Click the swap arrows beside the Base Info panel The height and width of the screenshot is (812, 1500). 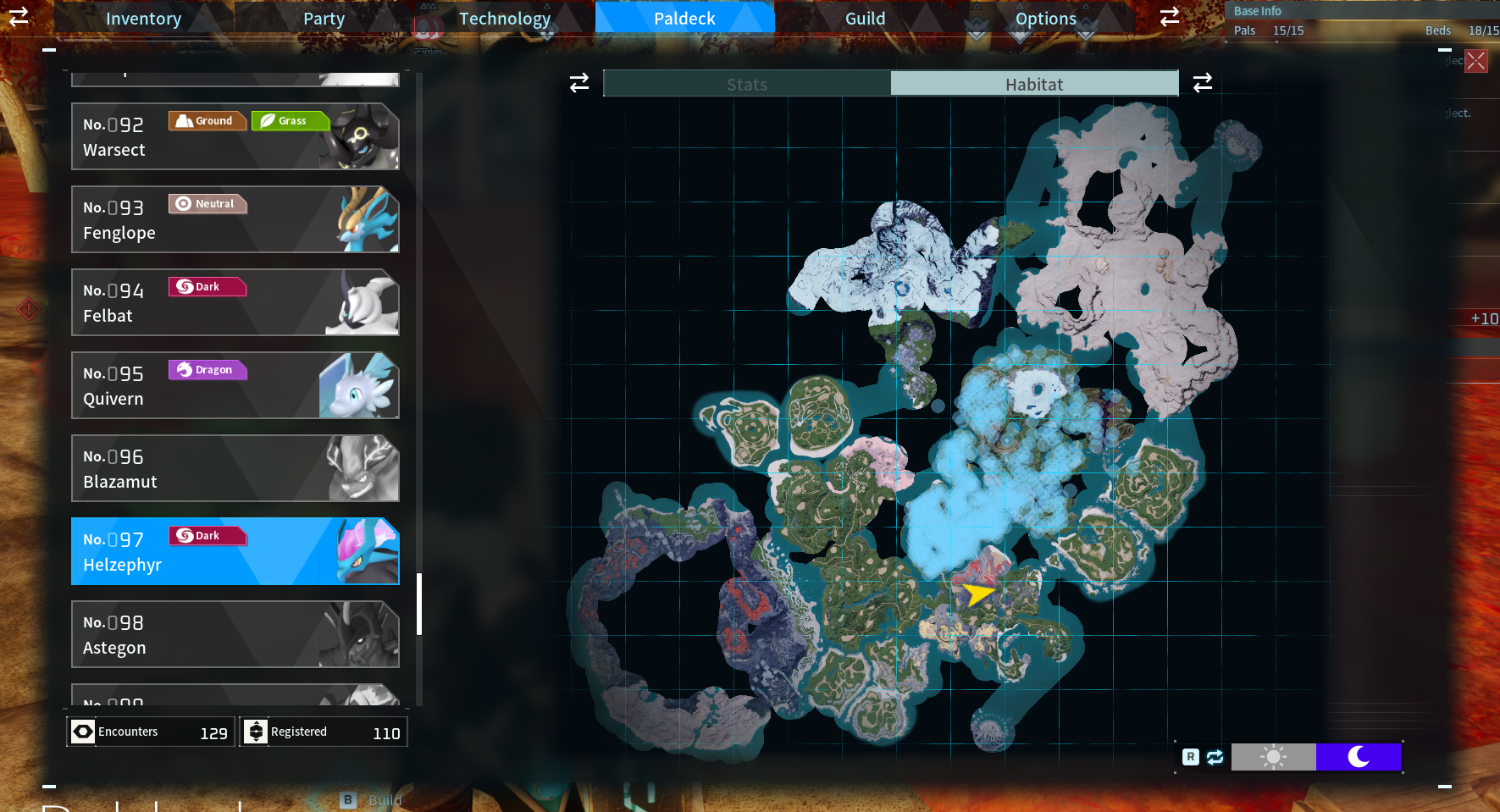(1169, 16)
